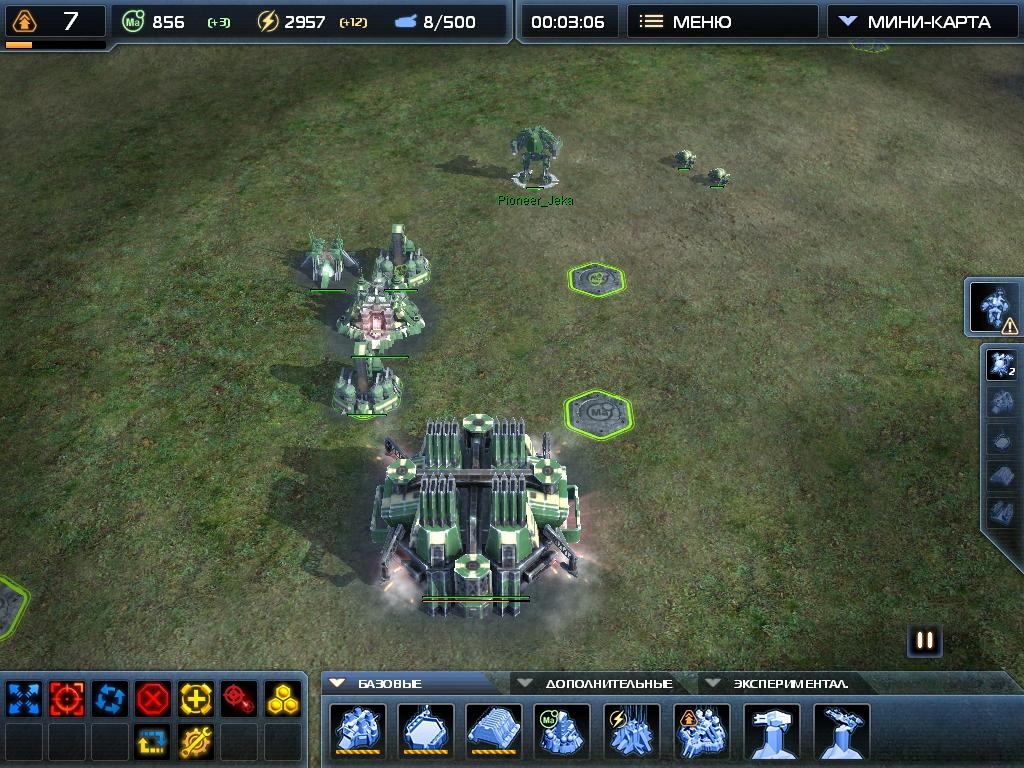Select the engineer group icon marked 2

point(1001,365)
